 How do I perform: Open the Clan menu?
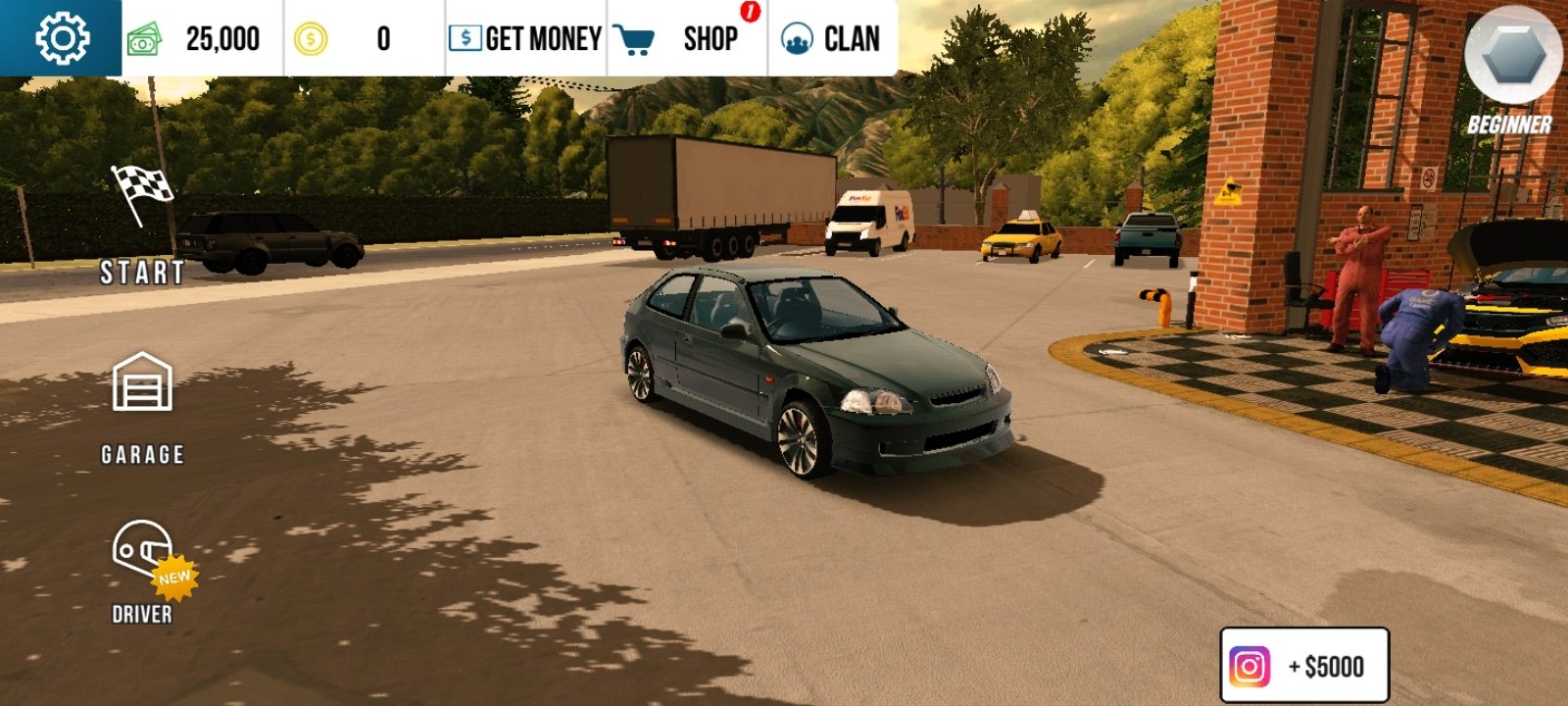pos(831,39)
